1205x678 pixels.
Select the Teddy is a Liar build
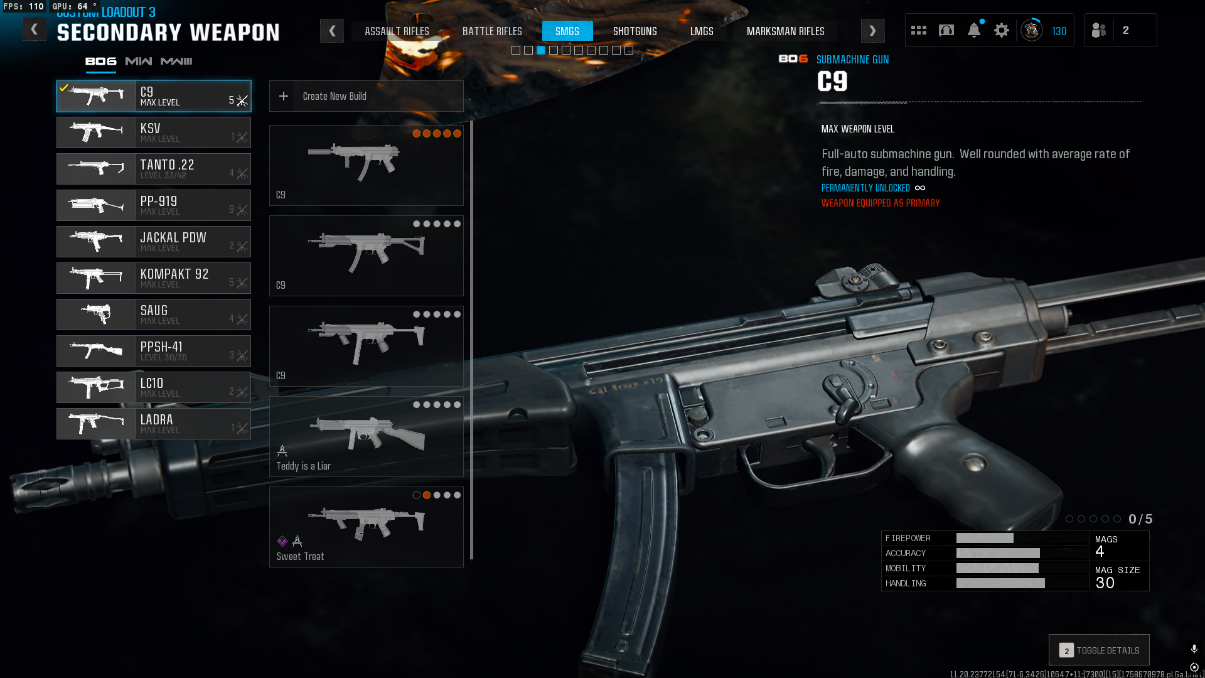click(366, 436)
